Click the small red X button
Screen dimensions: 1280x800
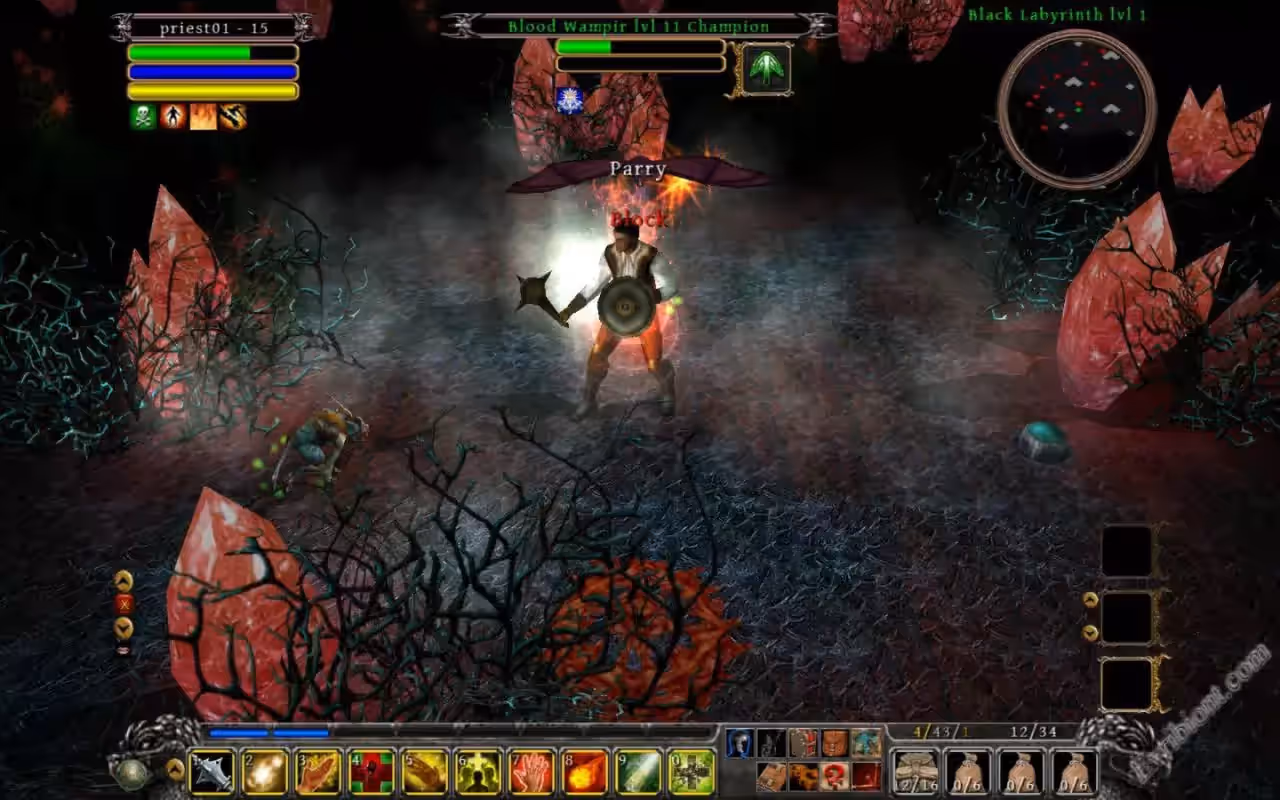point(124,604)
